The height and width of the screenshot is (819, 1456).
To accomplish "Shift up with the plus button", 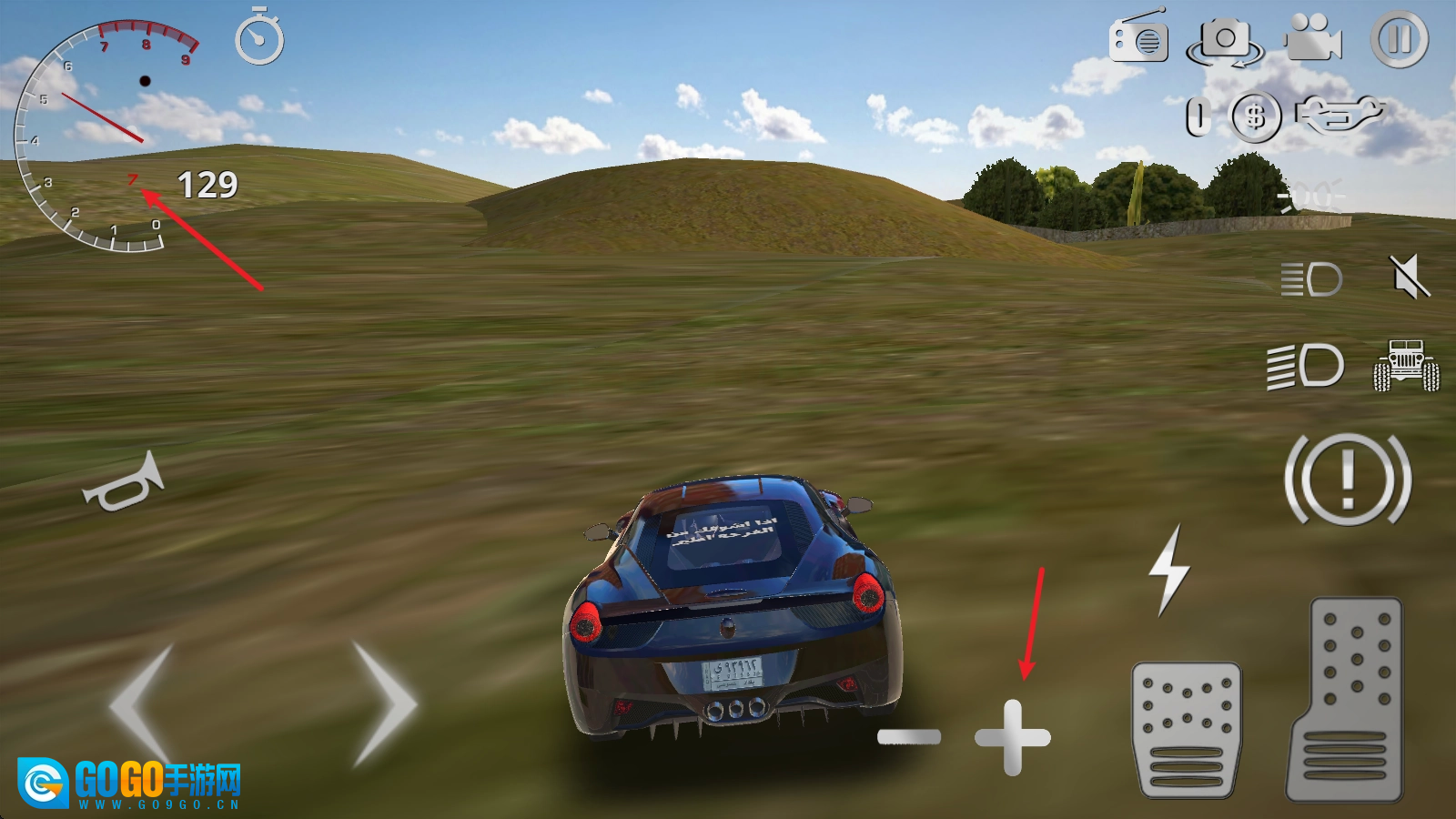I will (1013, 737).
